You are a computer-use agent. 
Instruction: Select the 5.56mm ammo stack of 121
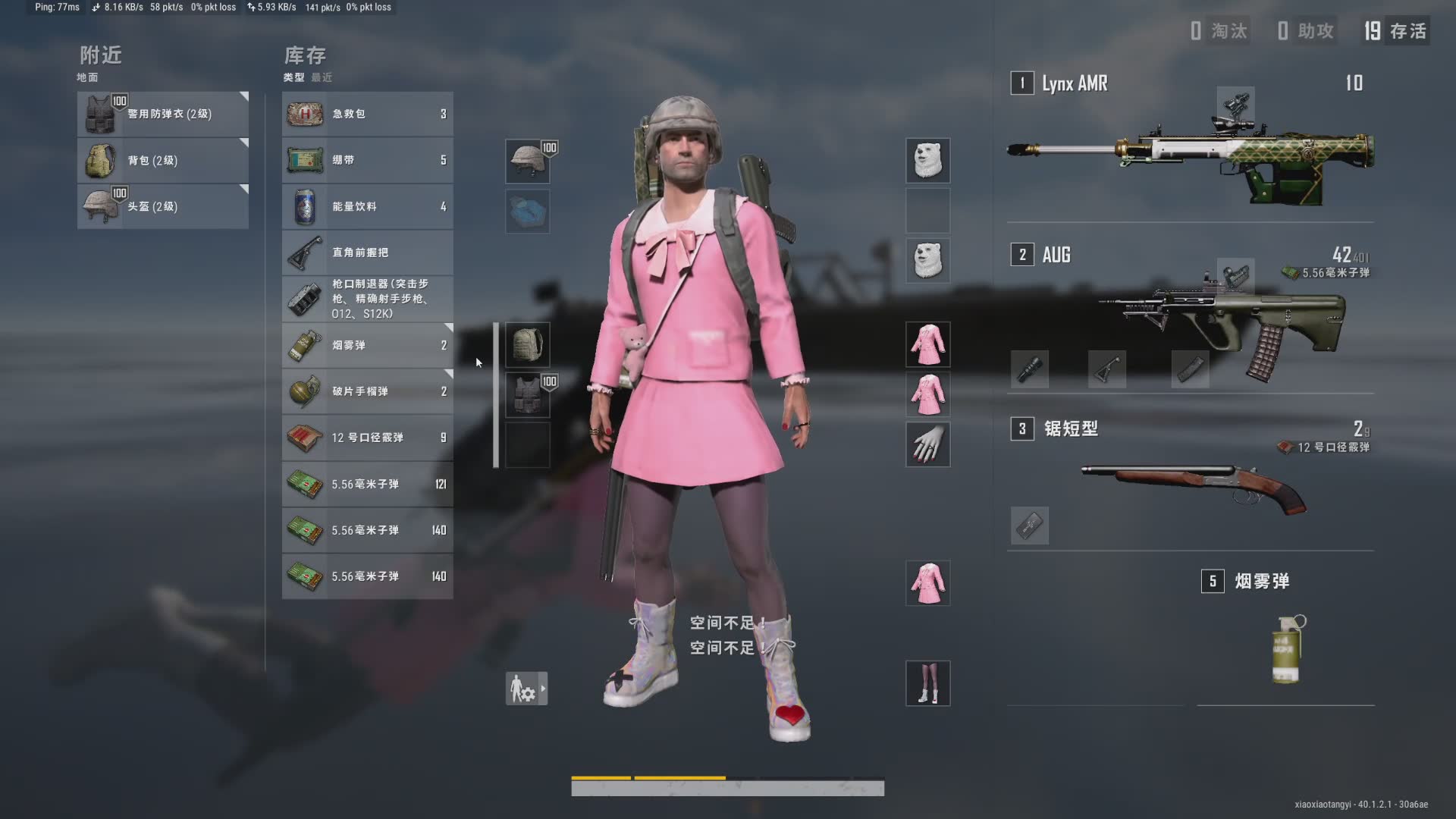click(x=367, y=485)
